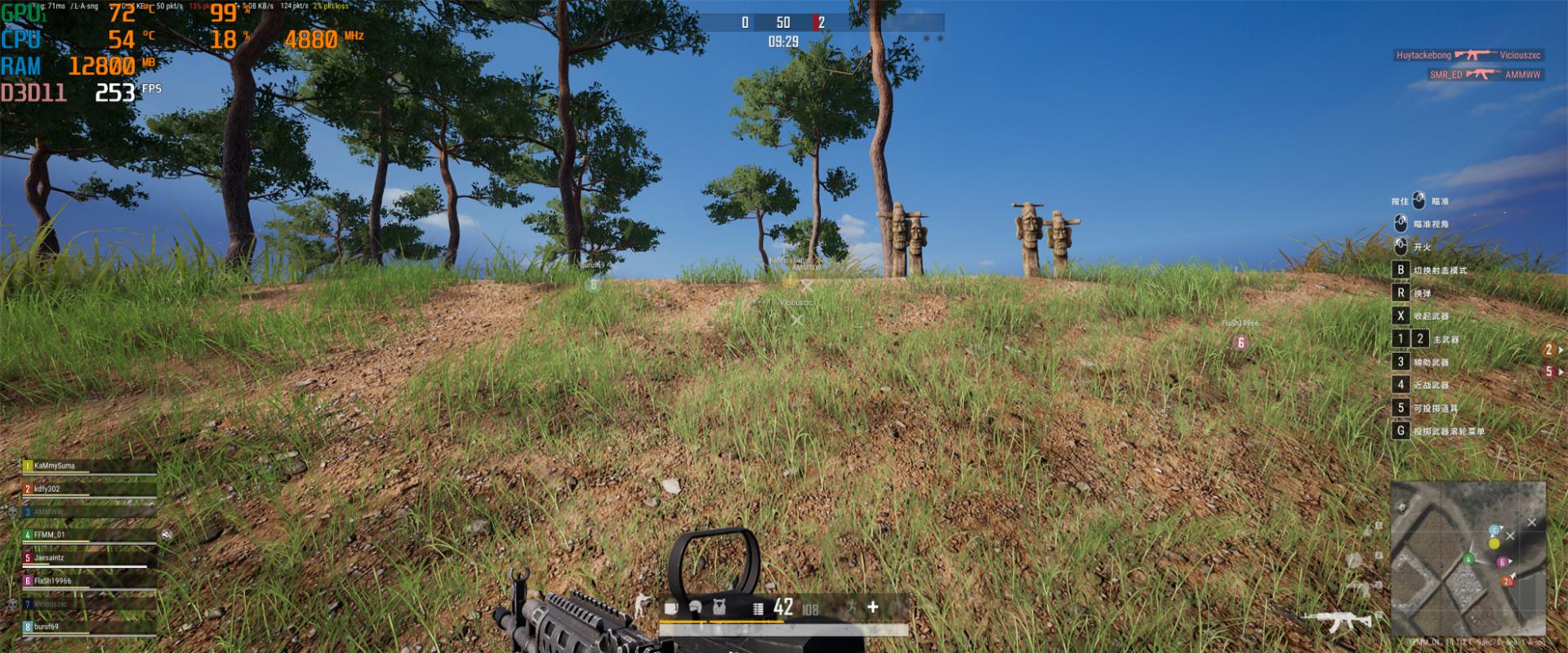
Task: Select dead teammate AMMWW in the team list
Action: tap(49, 512)
